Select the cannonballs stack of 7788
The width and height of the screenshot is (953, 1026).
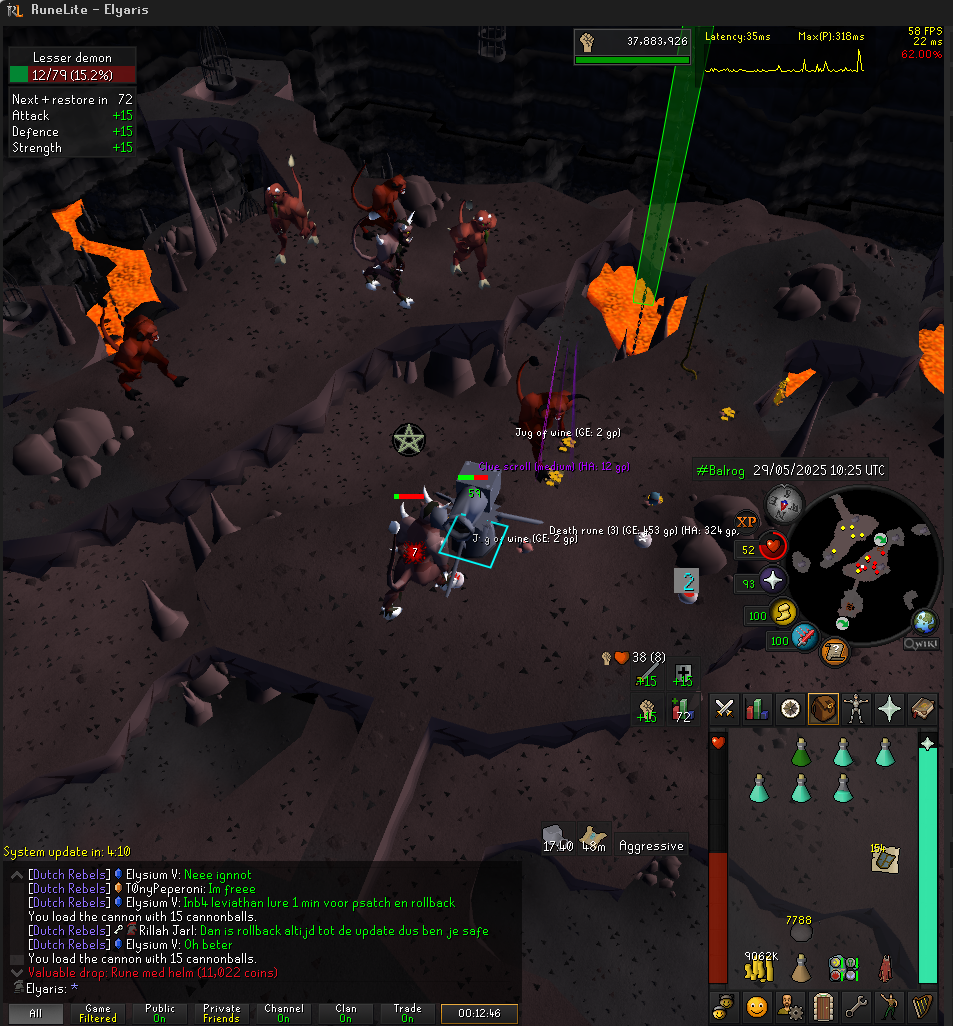pyautogui.click(x=800, y=931)
